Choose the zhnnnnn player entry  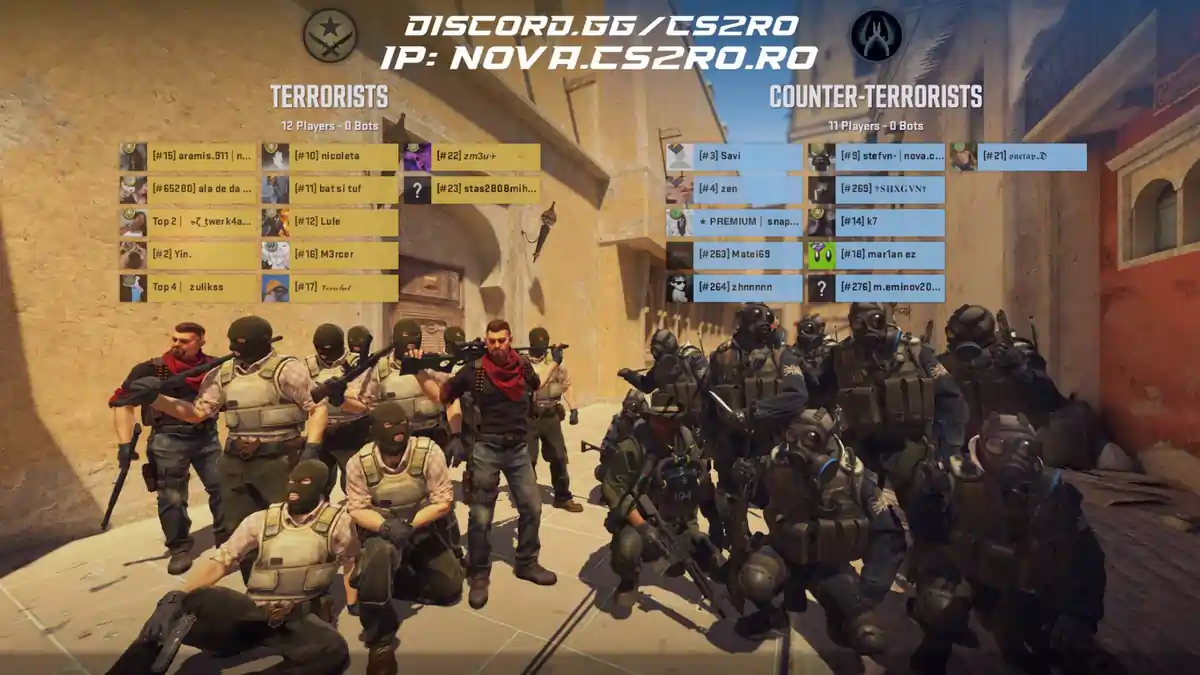click(x=734, y=288)
